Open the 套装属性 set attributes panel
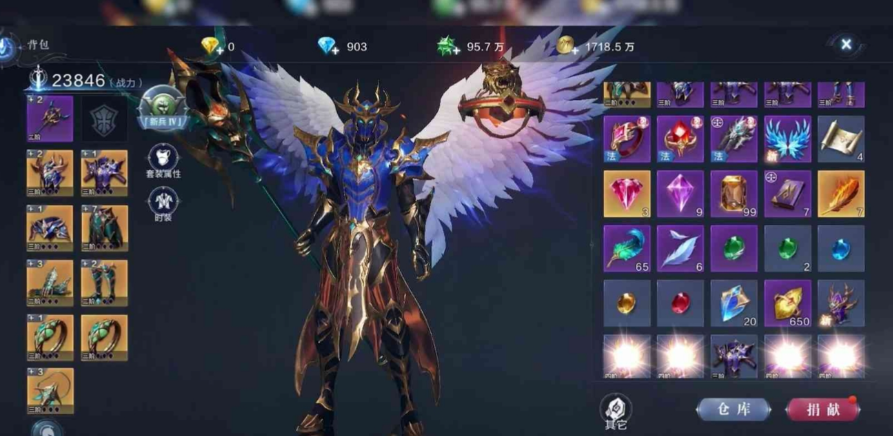 point(164,160)
